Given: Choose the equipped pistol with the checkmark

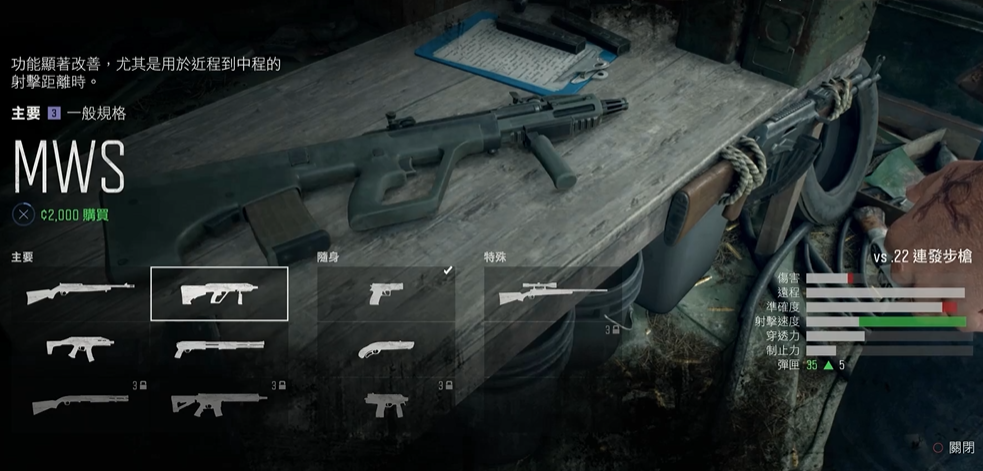Looking at the screenshot, I should 386,294.
